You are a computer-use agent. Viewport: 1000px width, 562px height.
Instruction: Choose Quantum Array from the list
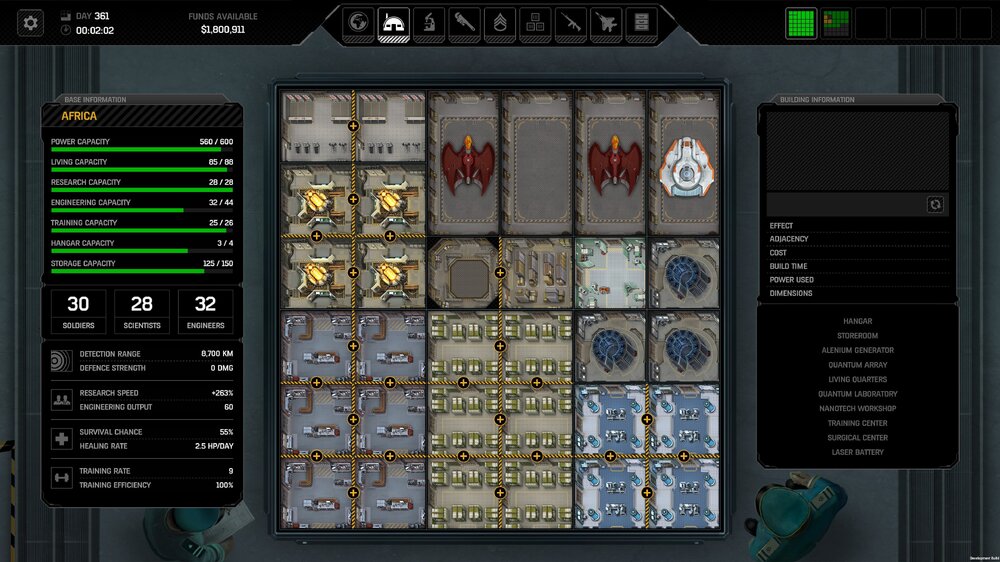pyautogui.click(x=857, y=365)
